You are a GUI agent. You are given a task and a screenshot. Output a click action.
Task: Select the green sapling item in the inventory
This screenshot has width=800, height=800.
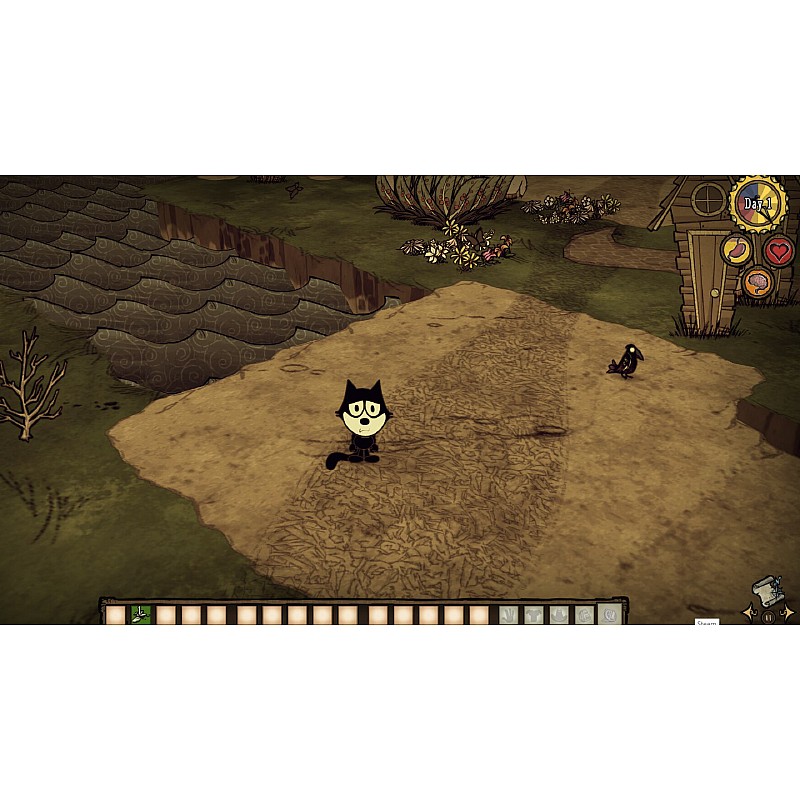pyautogui.click(x=141, y=614)
